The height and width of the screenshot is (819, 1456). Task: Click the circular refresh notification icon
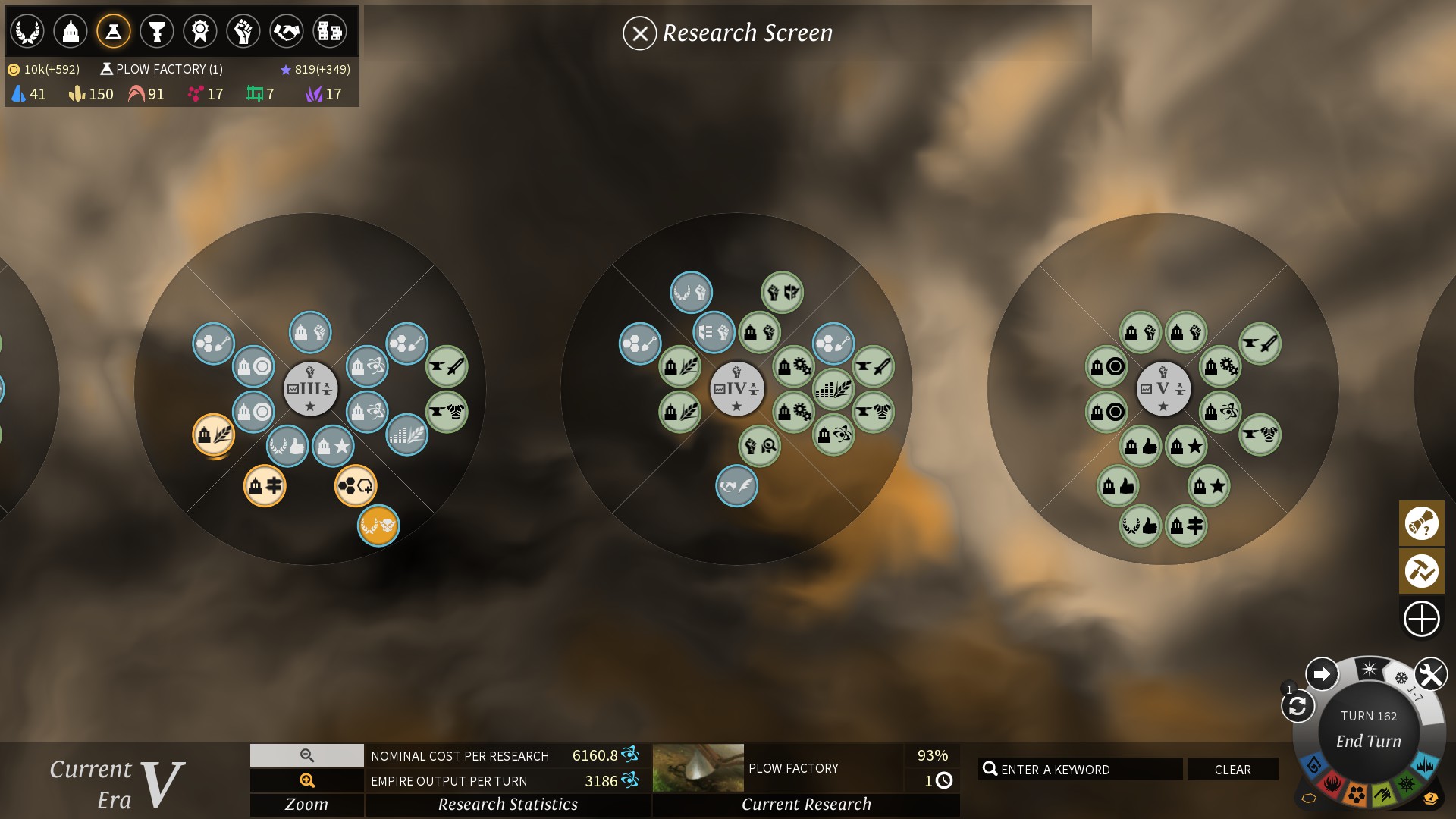coord(1297,706)
